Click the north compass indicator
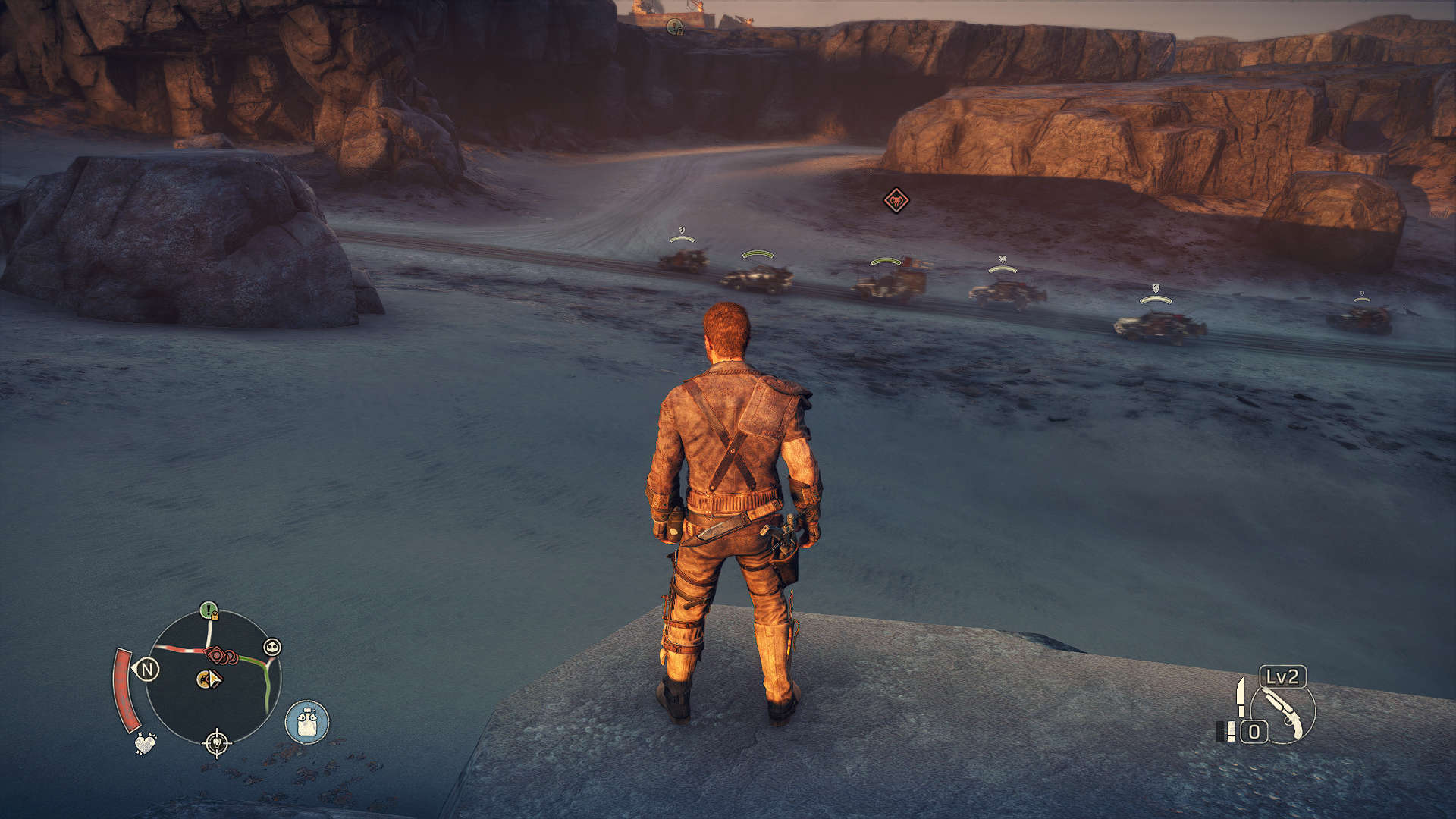 coord(147,669)
